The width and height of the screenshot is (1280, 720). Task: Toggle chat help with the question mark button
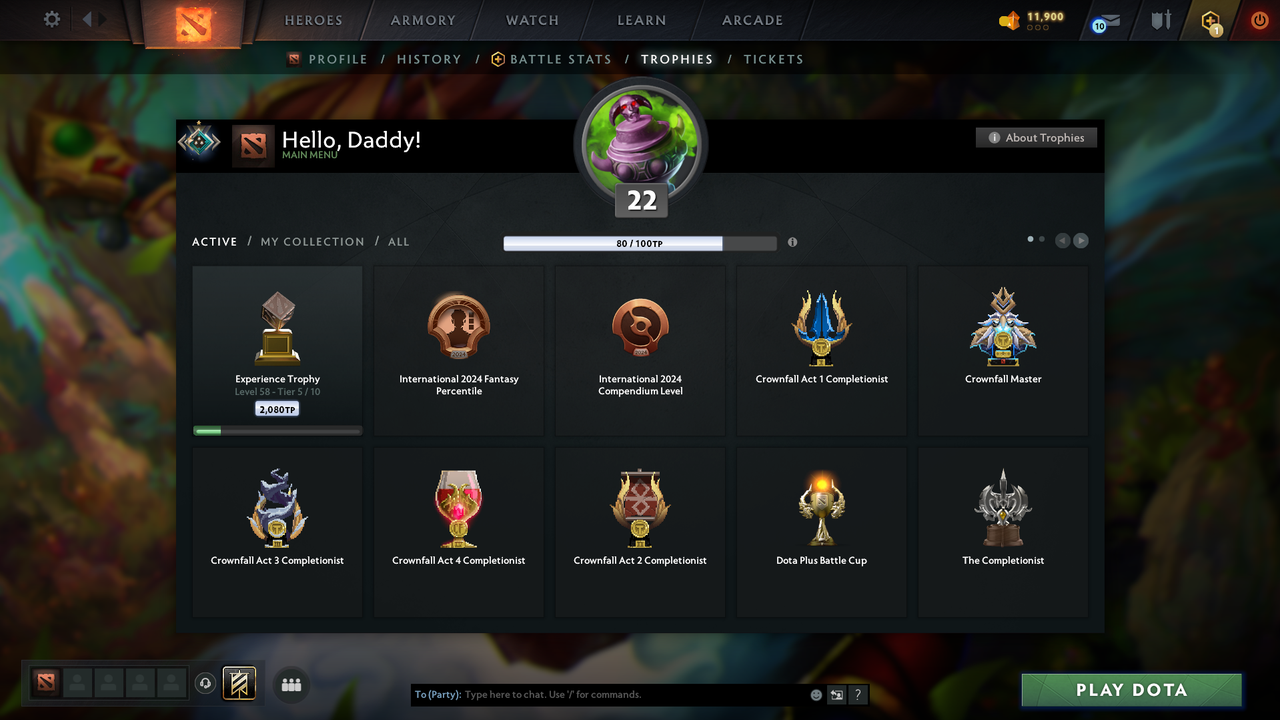pos(857,694)
